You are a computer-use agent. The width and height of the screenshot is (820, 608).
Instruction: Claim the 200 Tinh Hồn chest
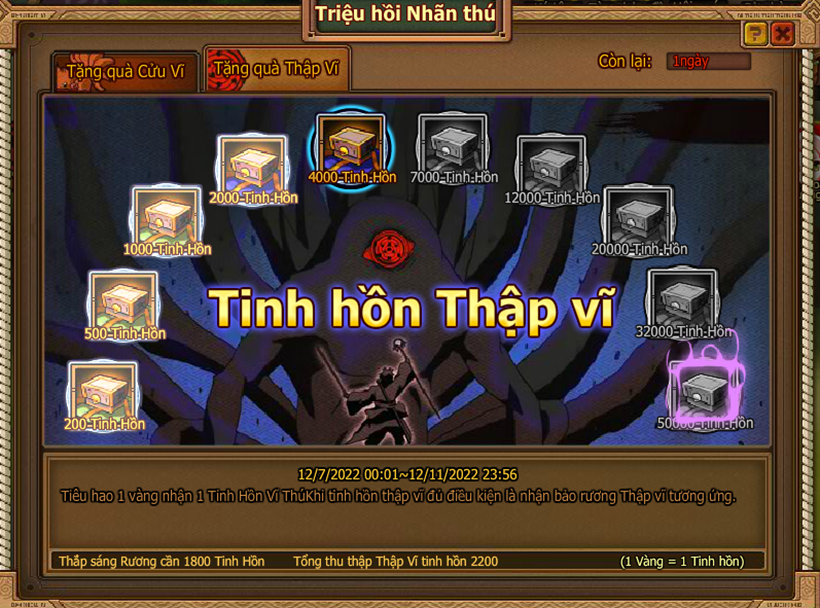(103, 391)
